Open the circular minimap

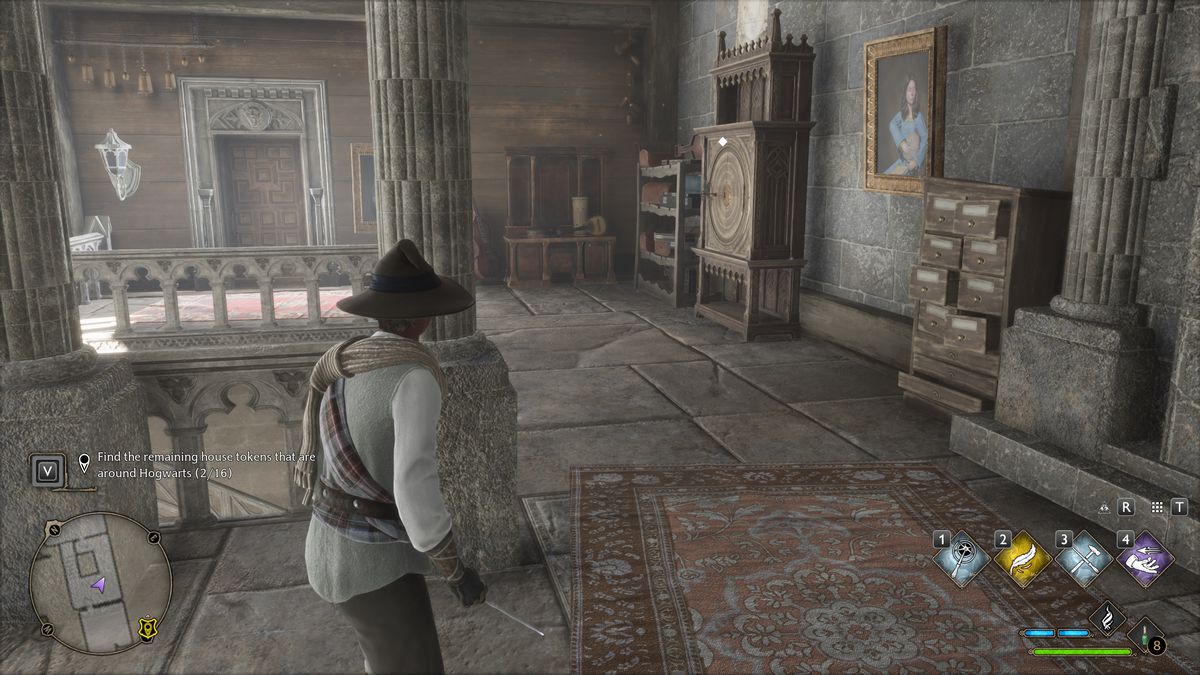tap(100, 569)
